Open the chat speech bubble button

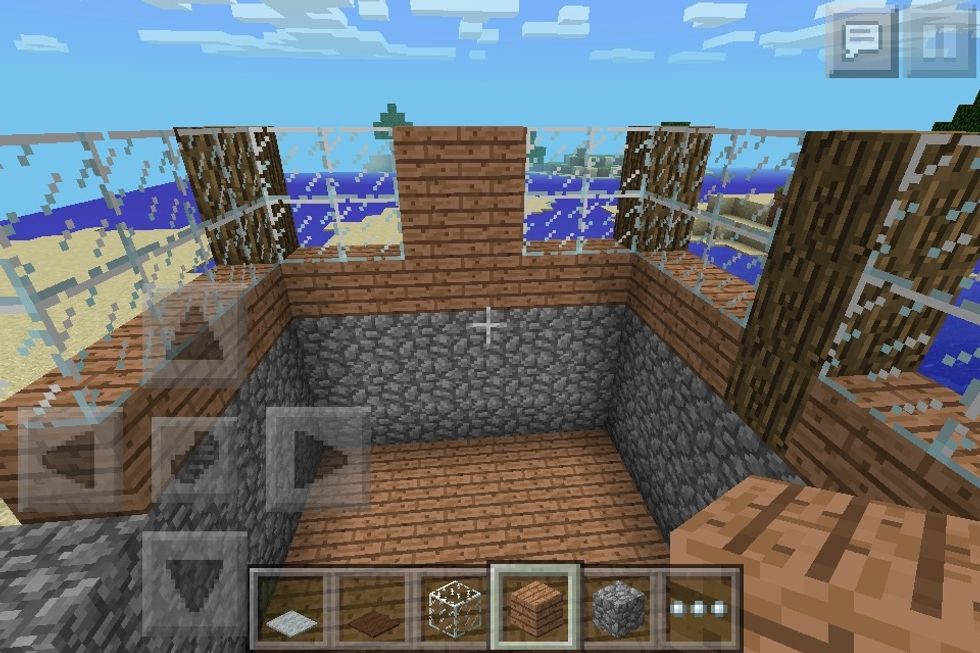click(861, 41)
